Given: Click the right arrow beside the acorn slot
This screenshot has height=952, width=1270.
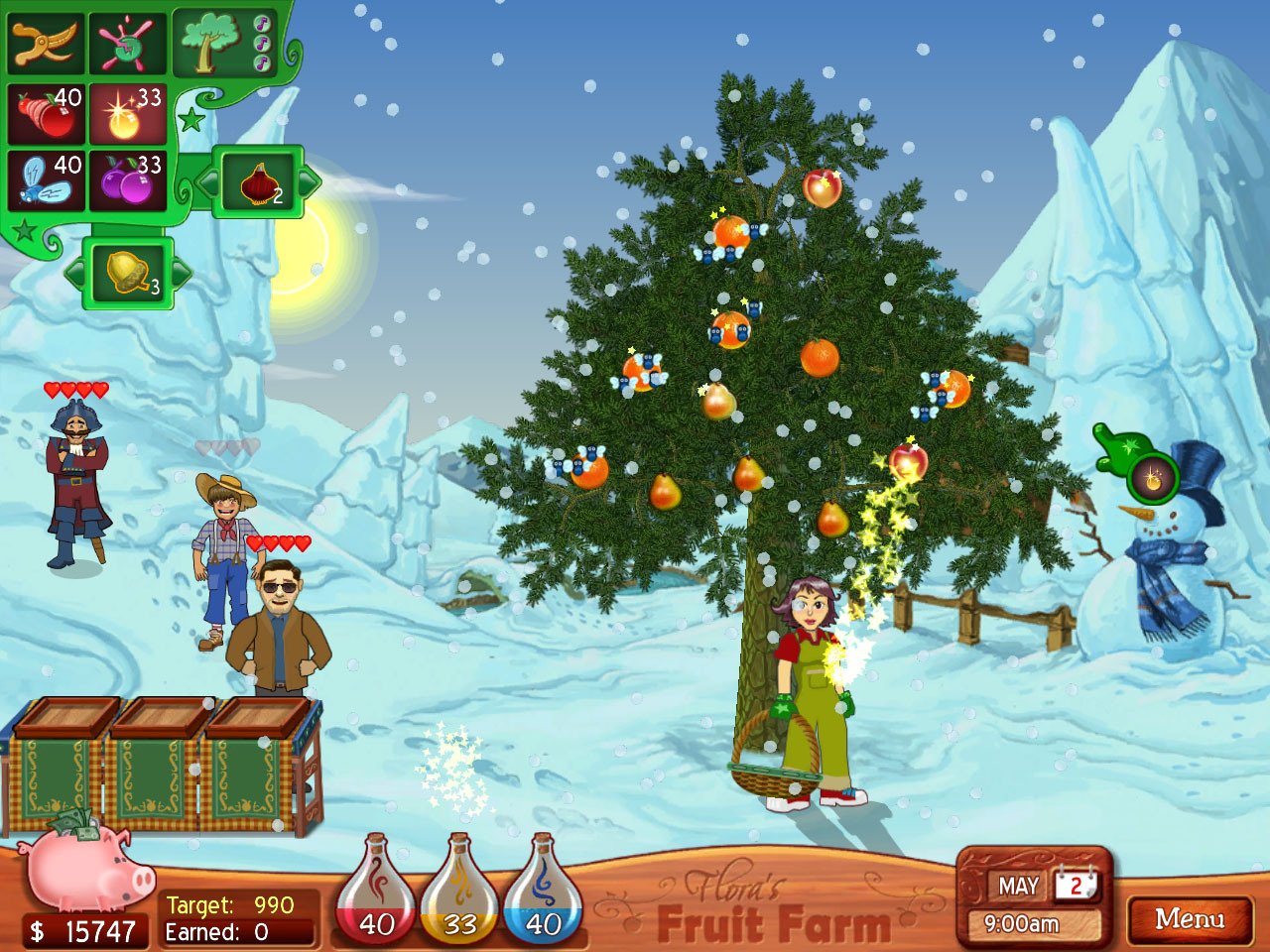Looking at the screenshot, I should tap(183, 273).
